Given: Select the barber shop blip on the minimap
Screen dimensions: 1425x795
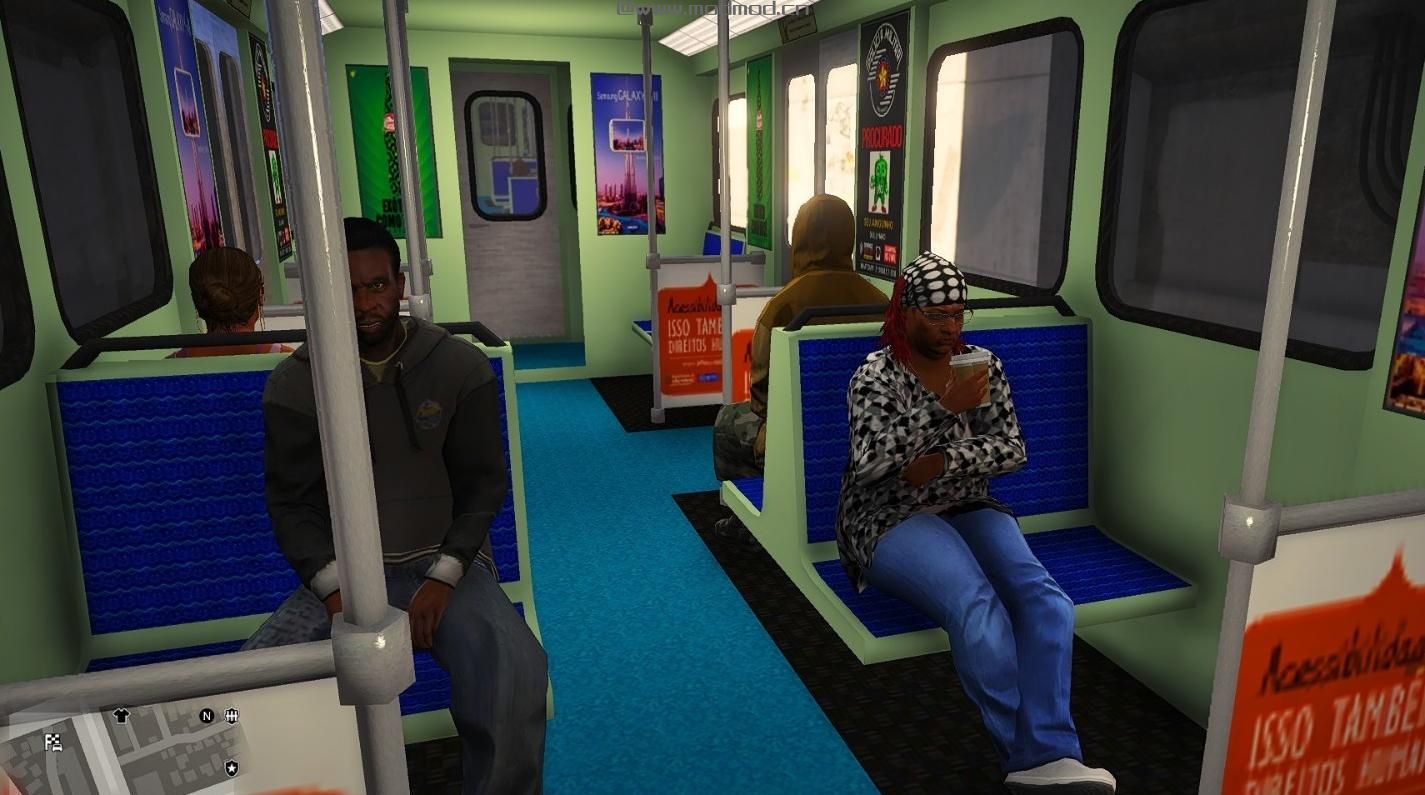Looking at the screenshot, I should (x=232, y=716).
